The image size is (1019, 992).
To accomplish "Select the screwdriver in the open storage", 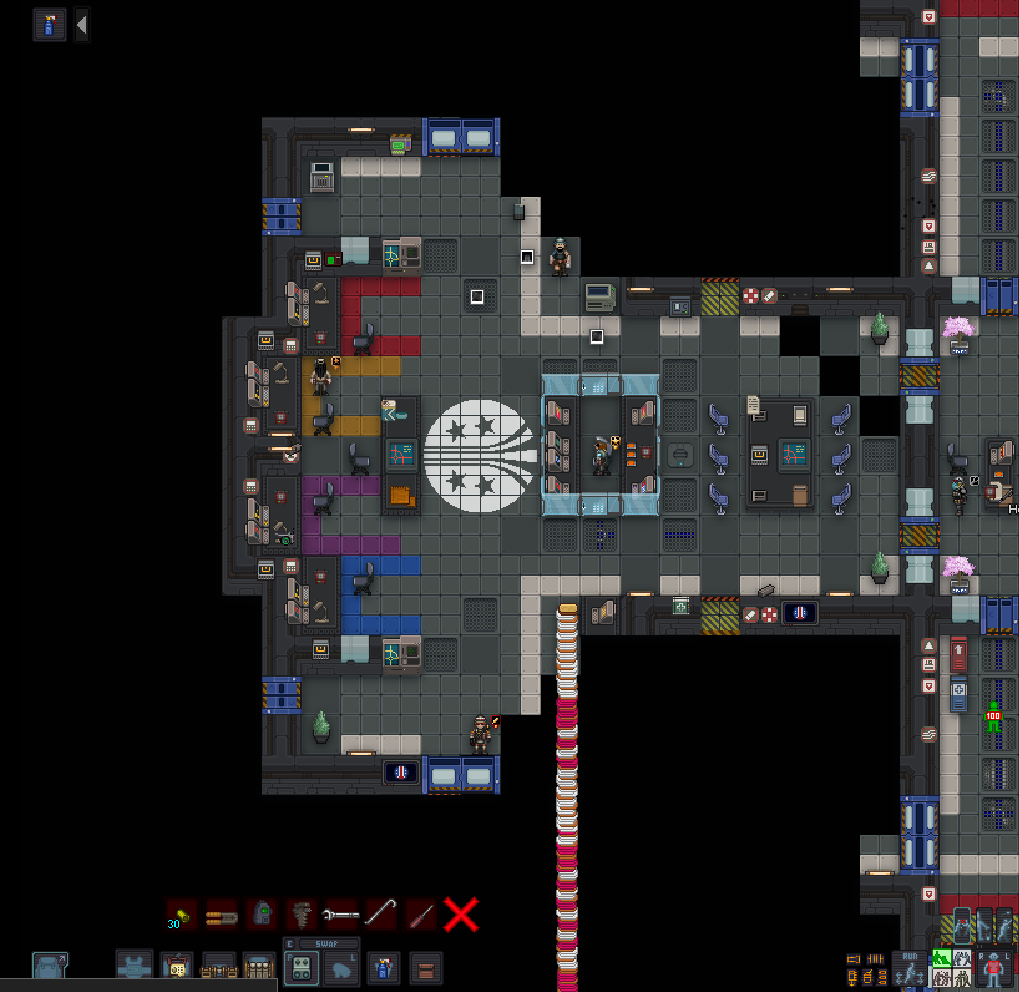I will click(x=421, y=914).
